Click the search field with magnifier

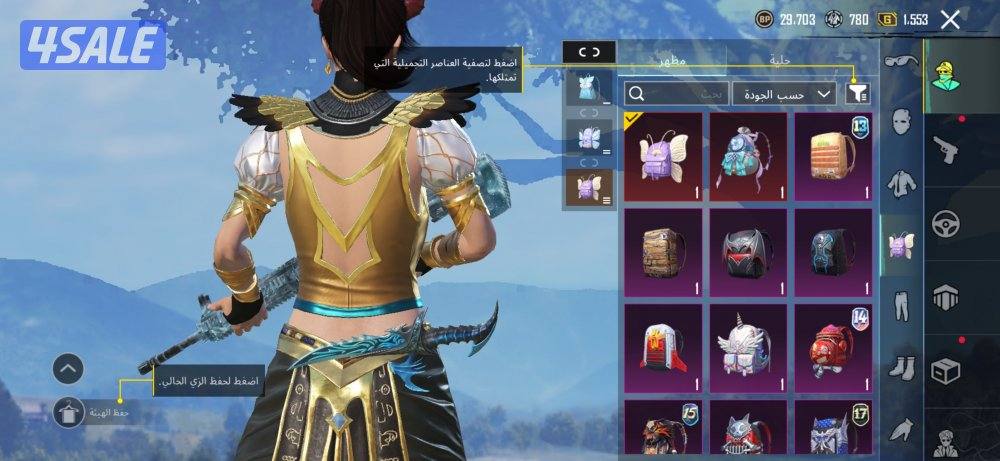click(674, 94)
